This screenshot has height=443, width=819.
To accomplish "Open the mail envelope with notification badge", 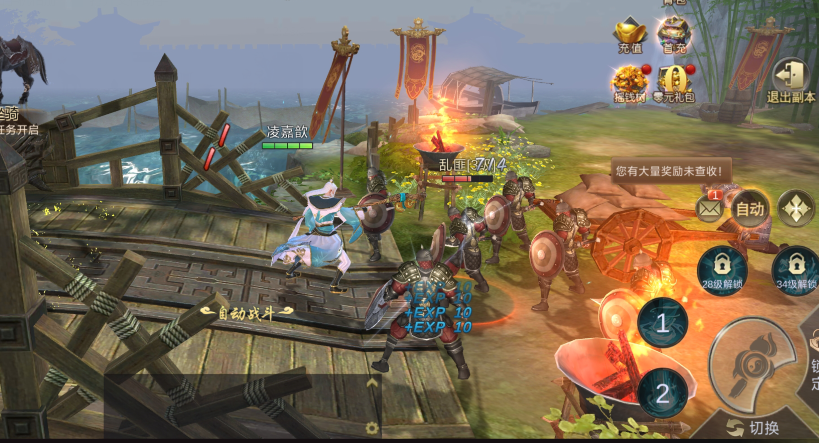I will [x=710, y=208].
